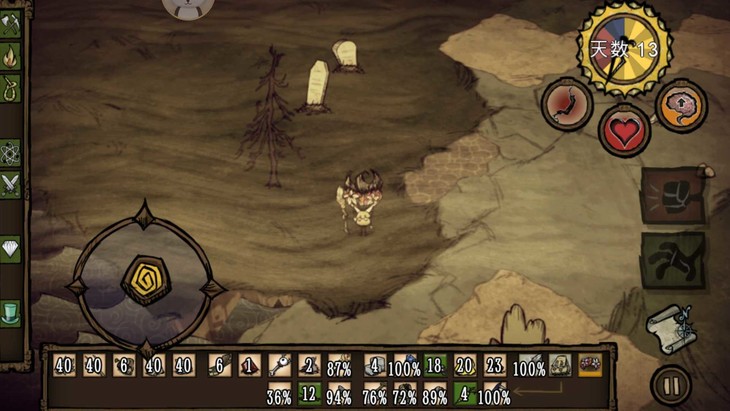730x411 pixels.
Task: Click the day-night clock dial
Action: click(x=625, y=48)
